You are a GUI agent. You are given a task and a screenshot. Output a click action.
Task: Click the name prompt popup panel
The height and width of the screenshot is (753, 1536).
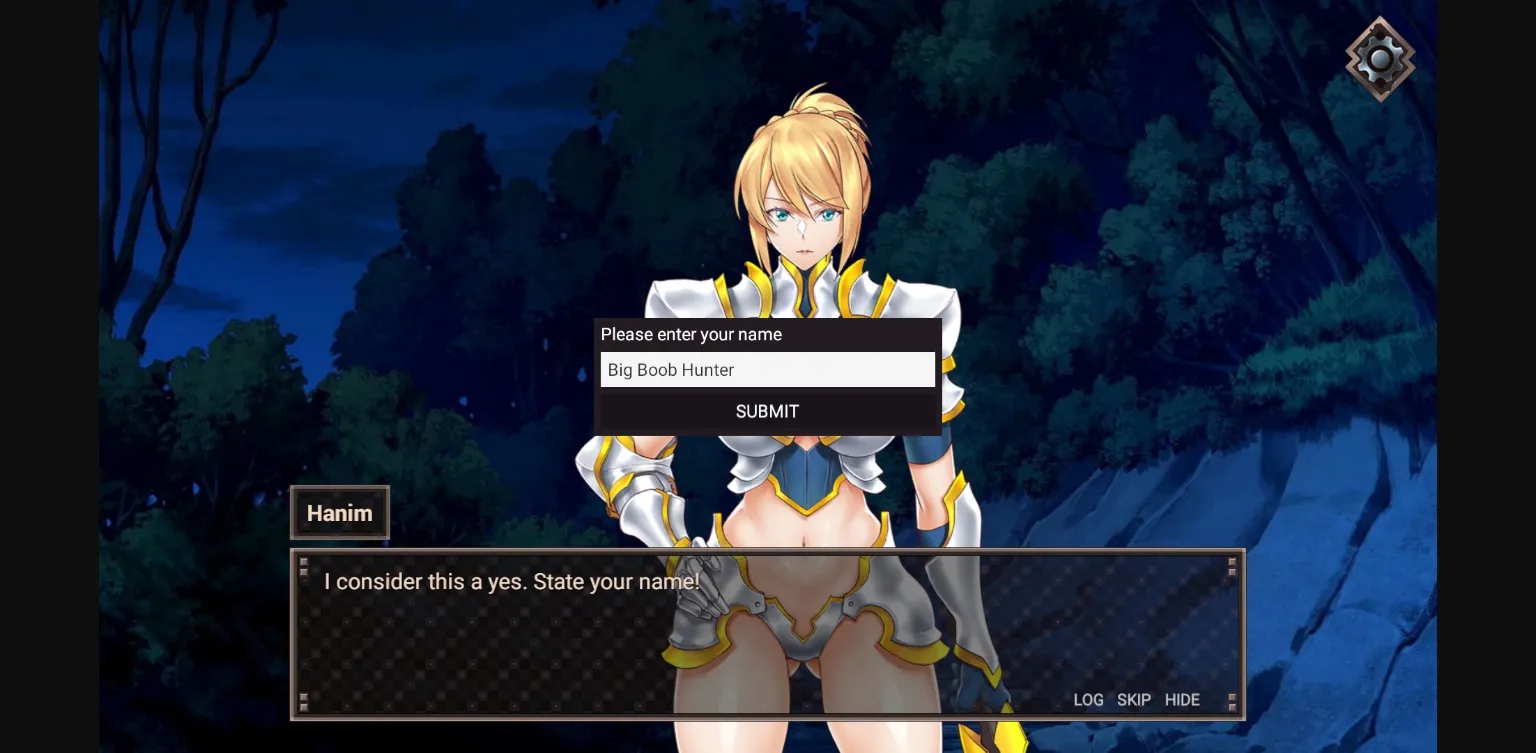(767, 375)
